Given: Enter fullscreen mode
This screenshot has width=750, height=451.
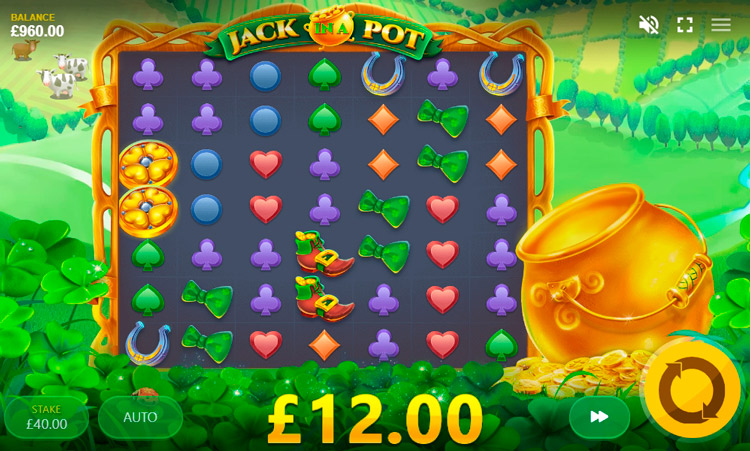Looking at the screenshot, I should coord(685,25).
